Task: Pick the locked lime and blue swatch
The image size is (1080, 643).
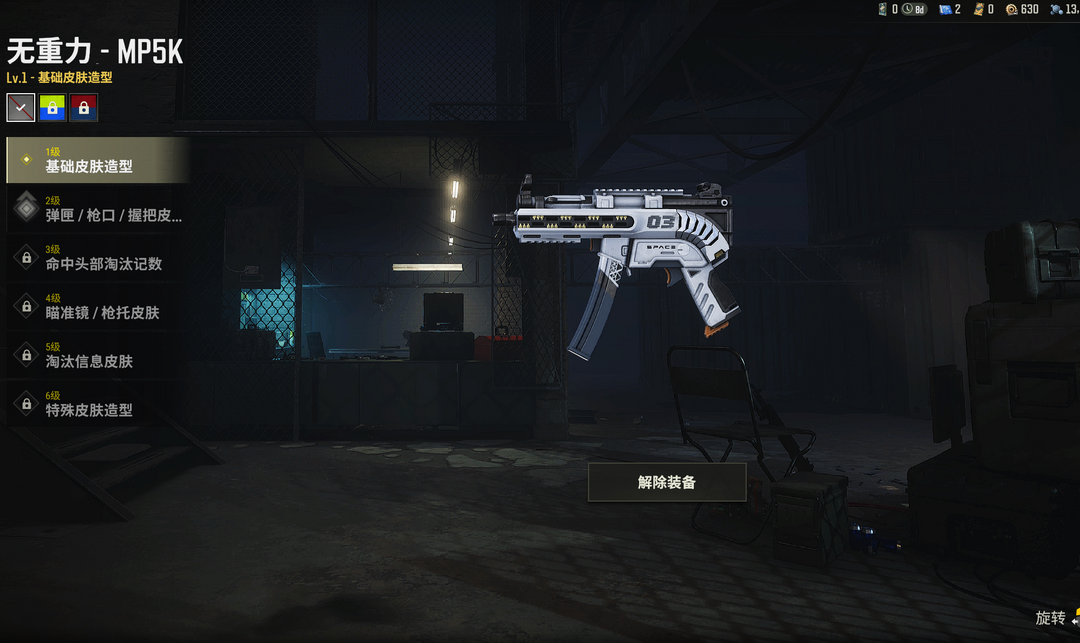Action: (52, 107)
